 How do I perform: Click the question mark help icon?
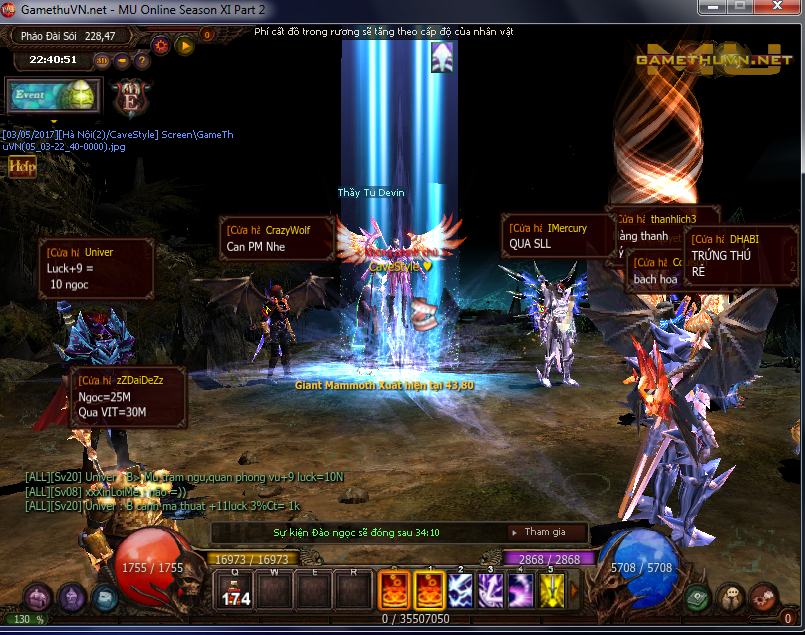[142, 60]
